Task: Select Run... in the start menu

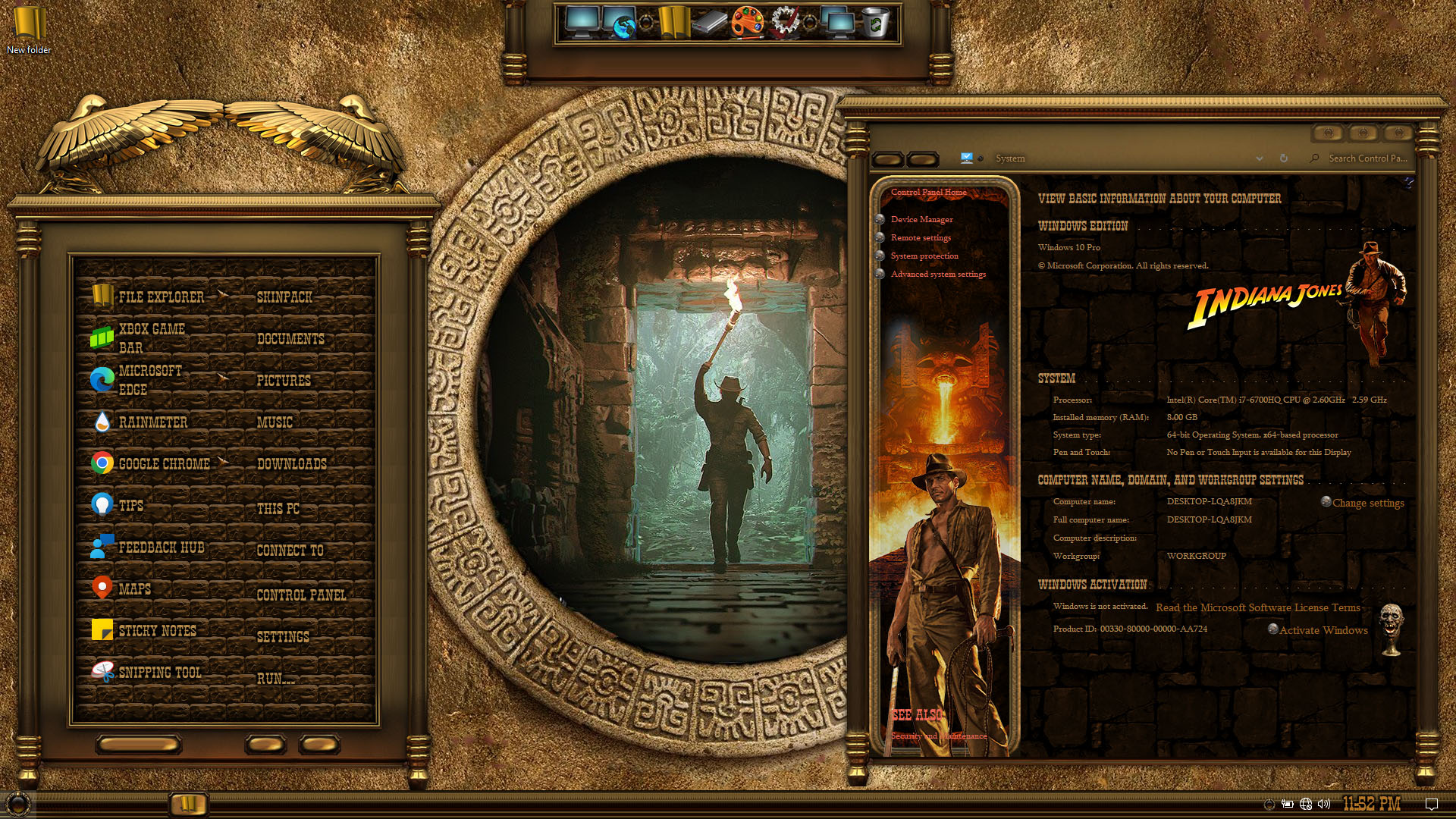Action: pyautogui.click(x=275, y=678)
